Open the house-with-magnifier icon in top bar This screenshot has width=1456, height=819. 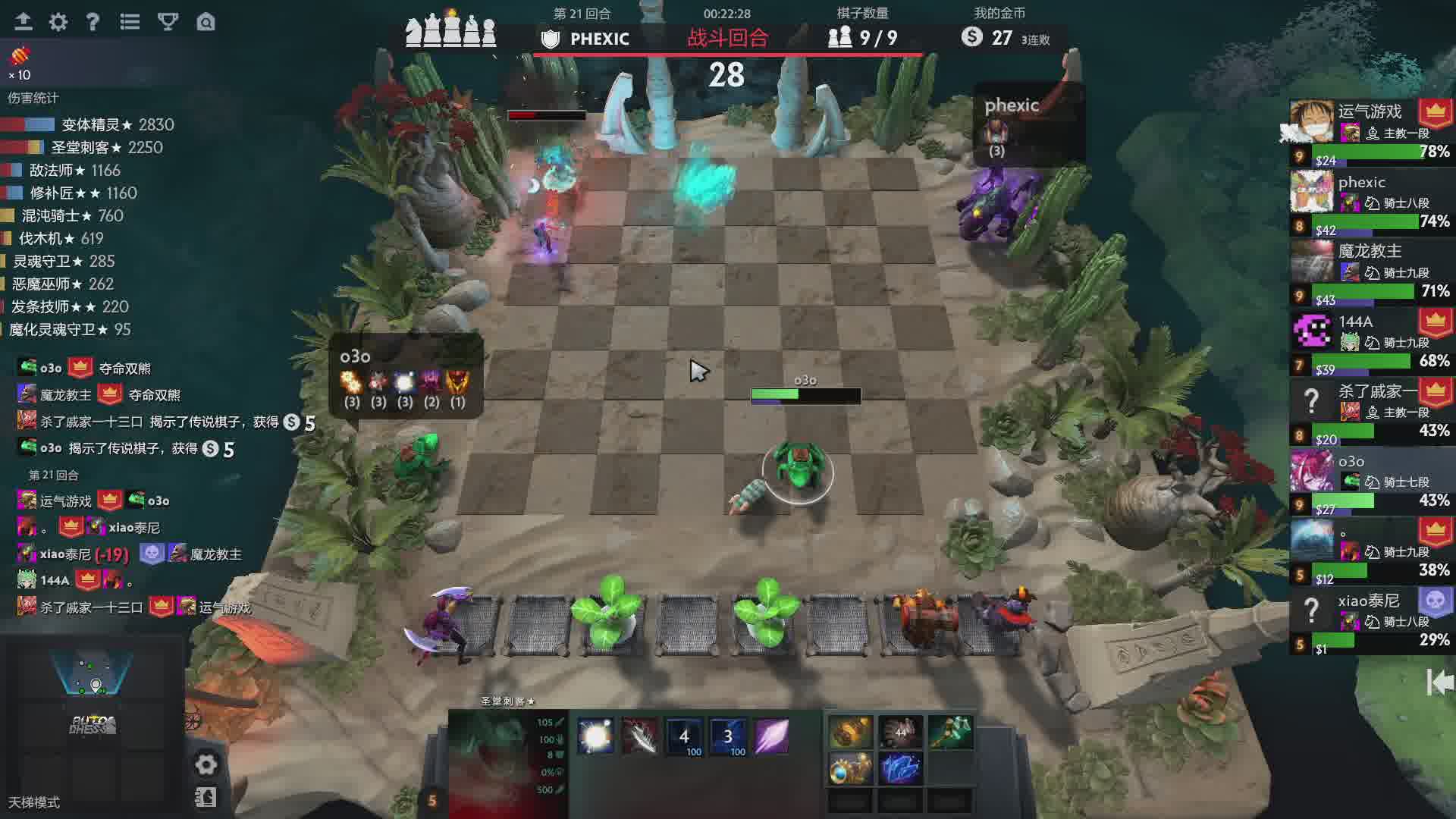(x=206, y=22)
